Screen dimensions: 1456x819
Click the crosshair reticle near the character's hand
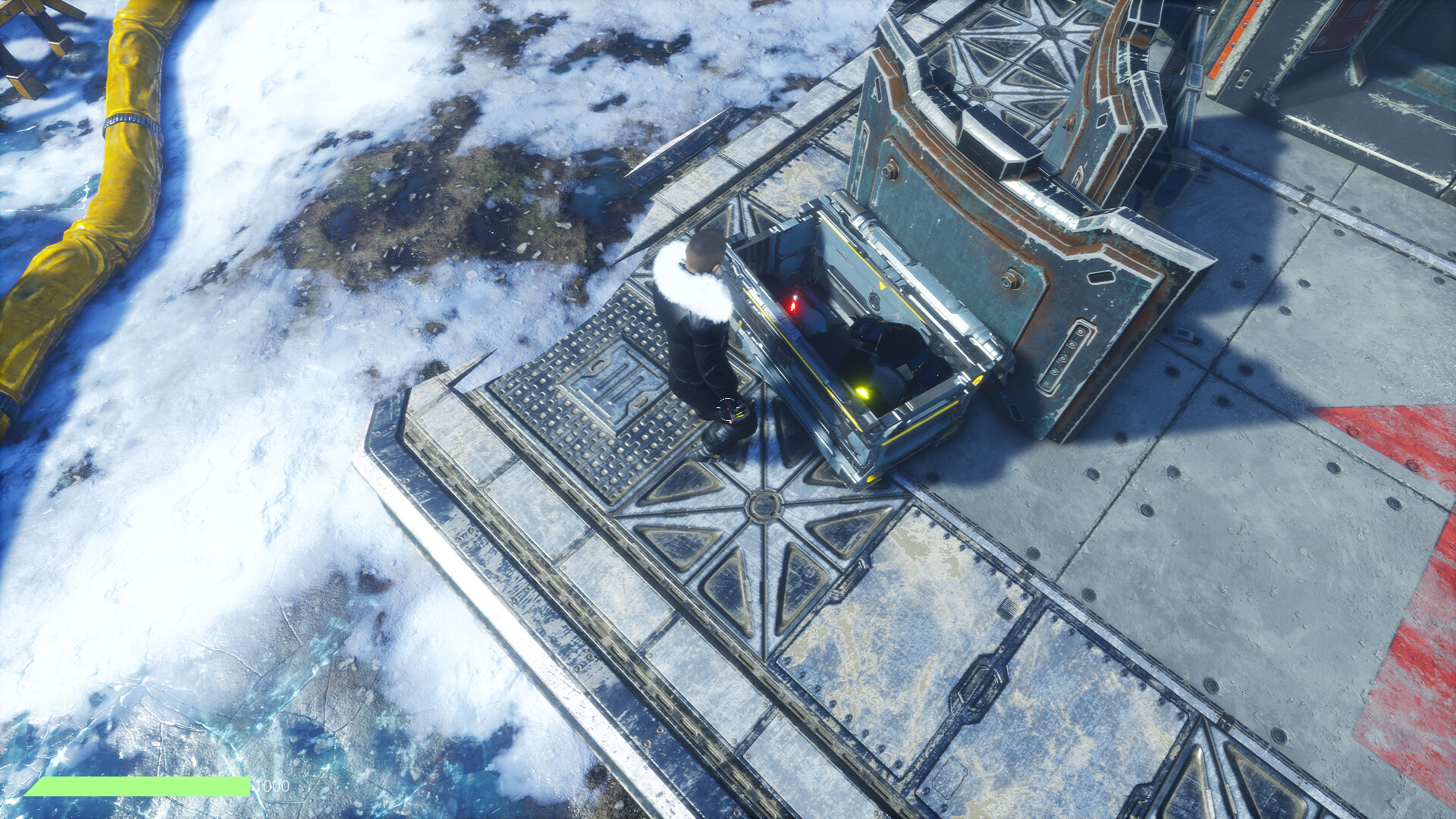[730, 407]
